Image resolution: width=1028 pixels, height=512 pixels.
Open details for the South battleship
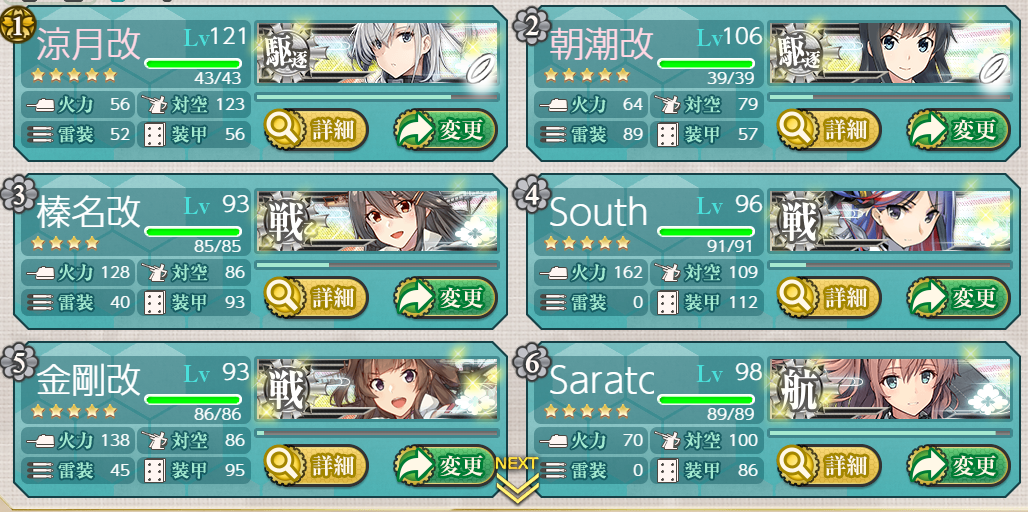(829, 297)
